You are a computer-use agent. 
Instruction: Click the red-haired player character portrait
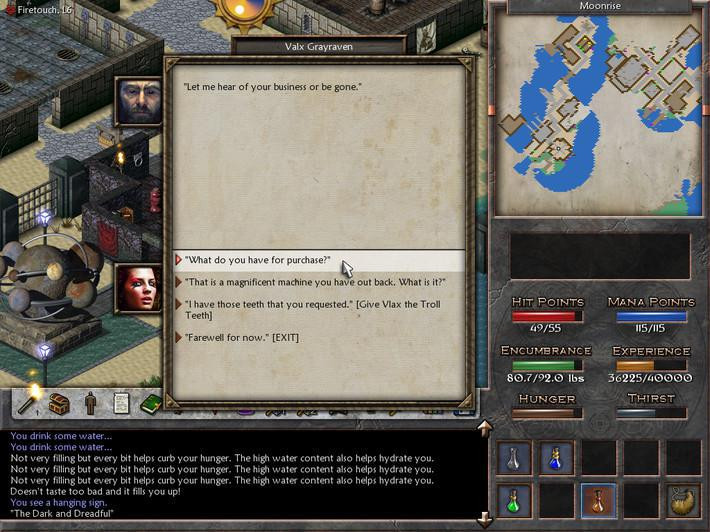point(139,288)
